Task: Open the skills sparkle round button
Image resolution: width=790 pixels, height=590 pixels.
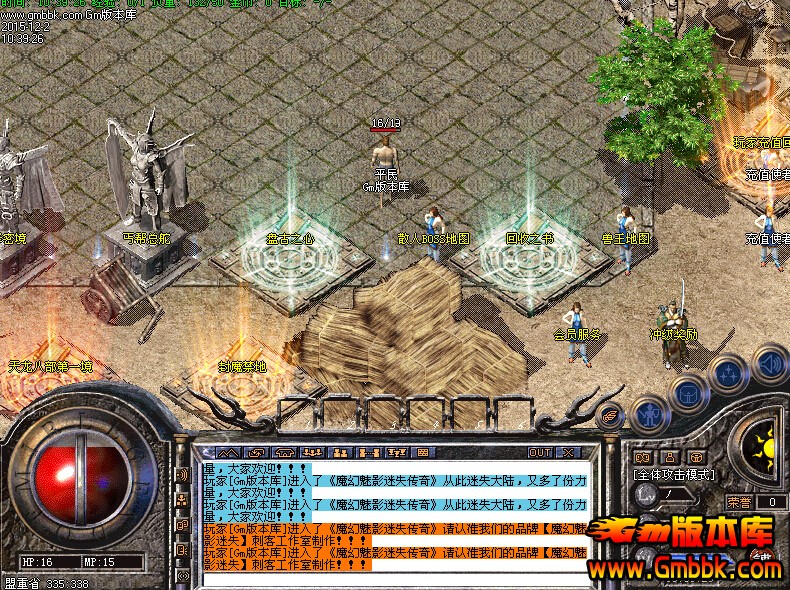Action: click(x=731, y=375)
